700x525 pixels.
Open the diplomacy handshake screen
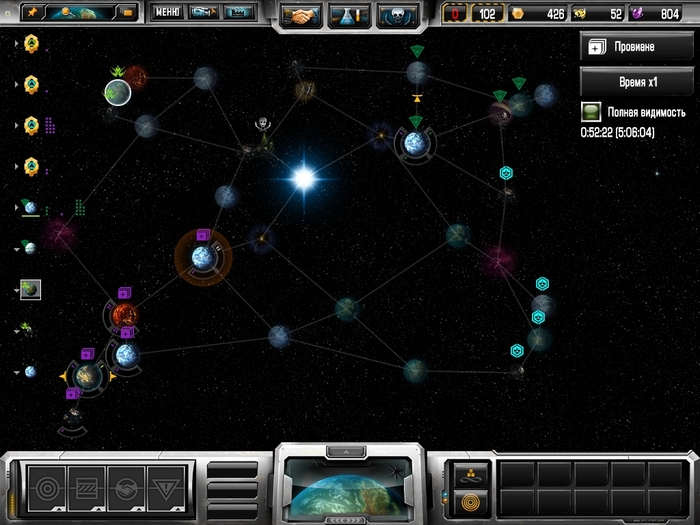(x=301, y=15)
